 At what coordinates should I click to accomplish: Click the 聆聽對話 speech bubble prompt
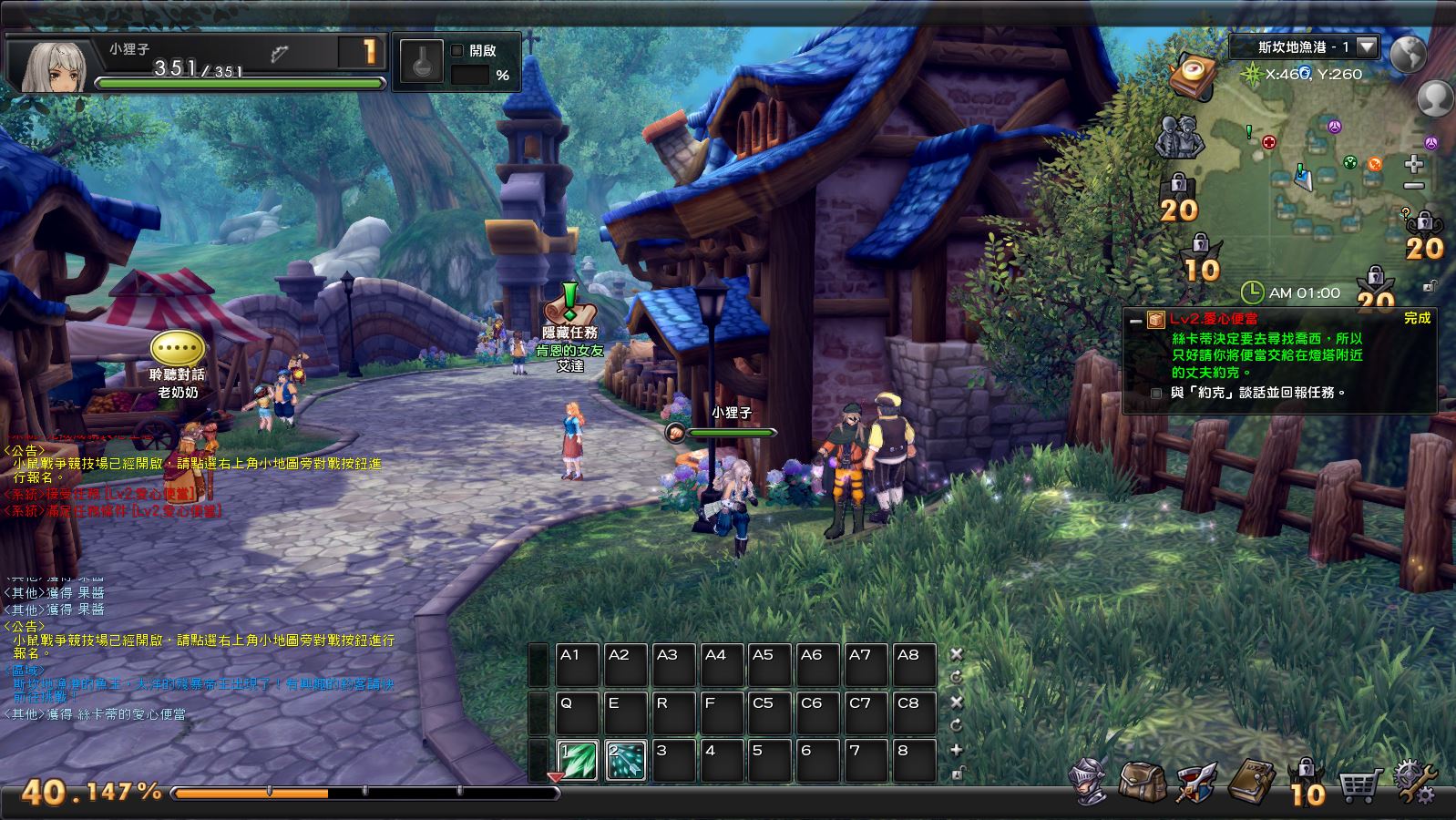tap(177, 347)
